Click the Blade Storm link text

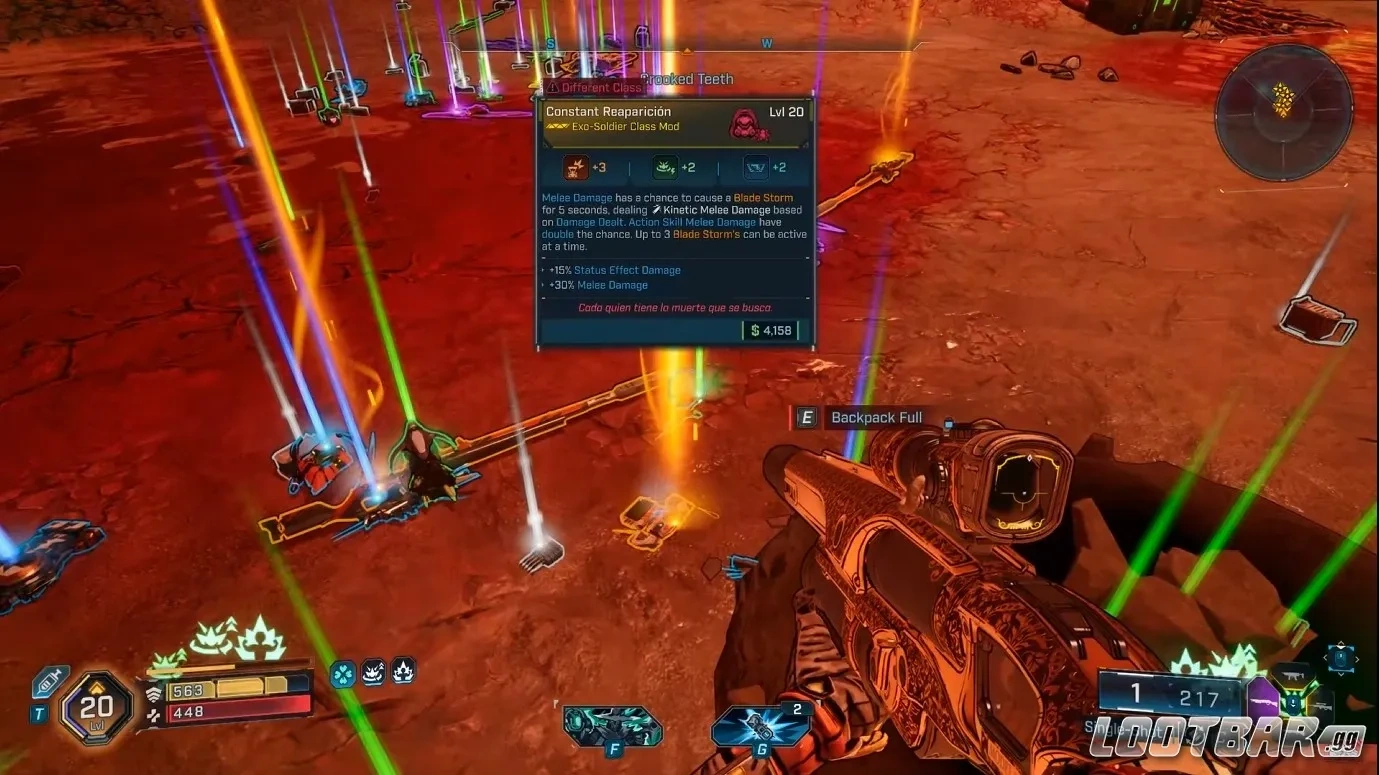tap(762, 197)
